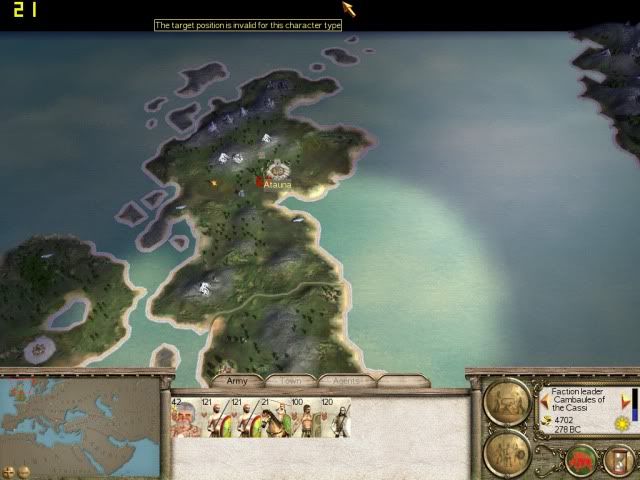Cycle to previous character with left arrow
Screen dimensions: 640x480
point(545,400)
